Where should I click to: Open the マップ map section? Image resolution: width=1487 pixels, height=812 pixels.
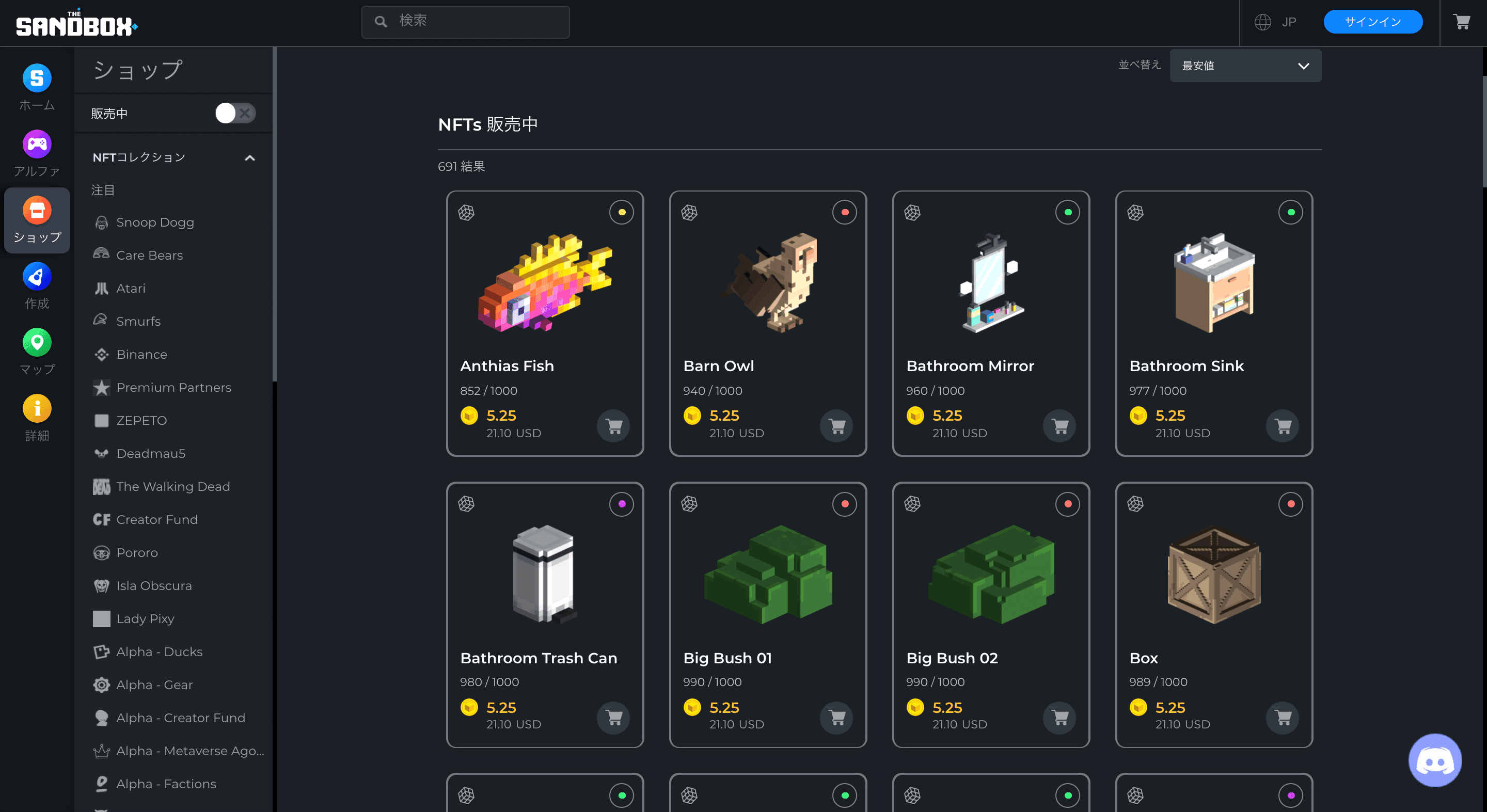[37, 352]
